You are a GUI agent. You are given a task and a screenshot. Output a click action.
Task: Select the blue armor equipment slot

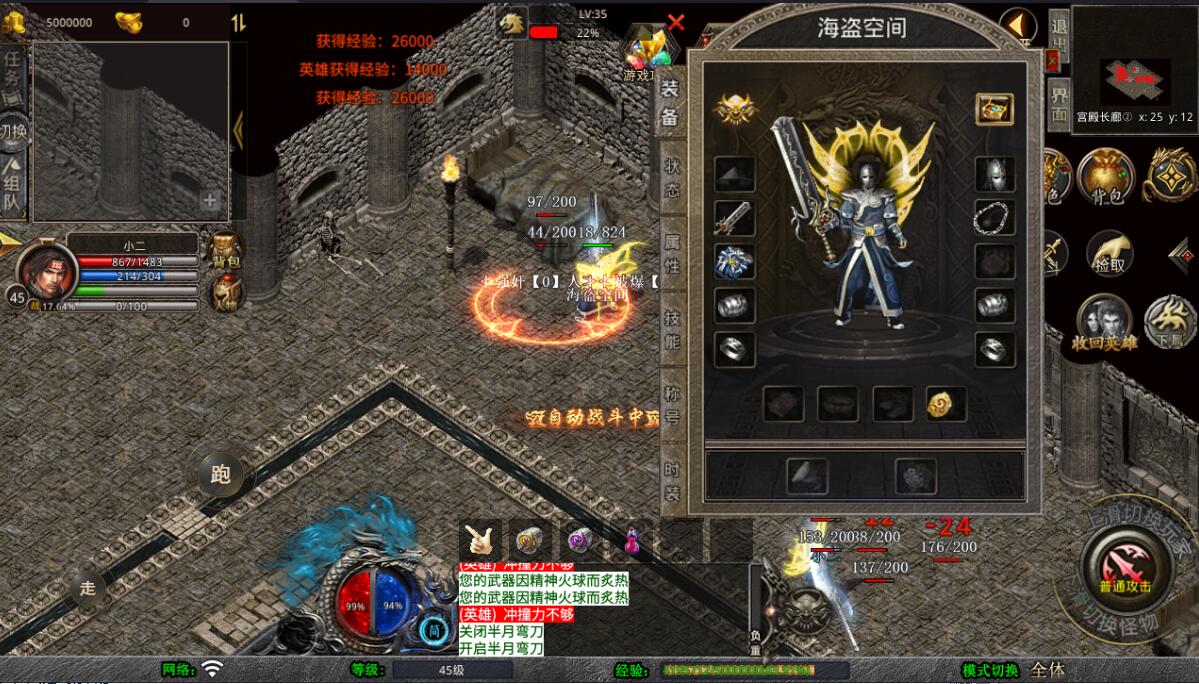pos(734,261)
